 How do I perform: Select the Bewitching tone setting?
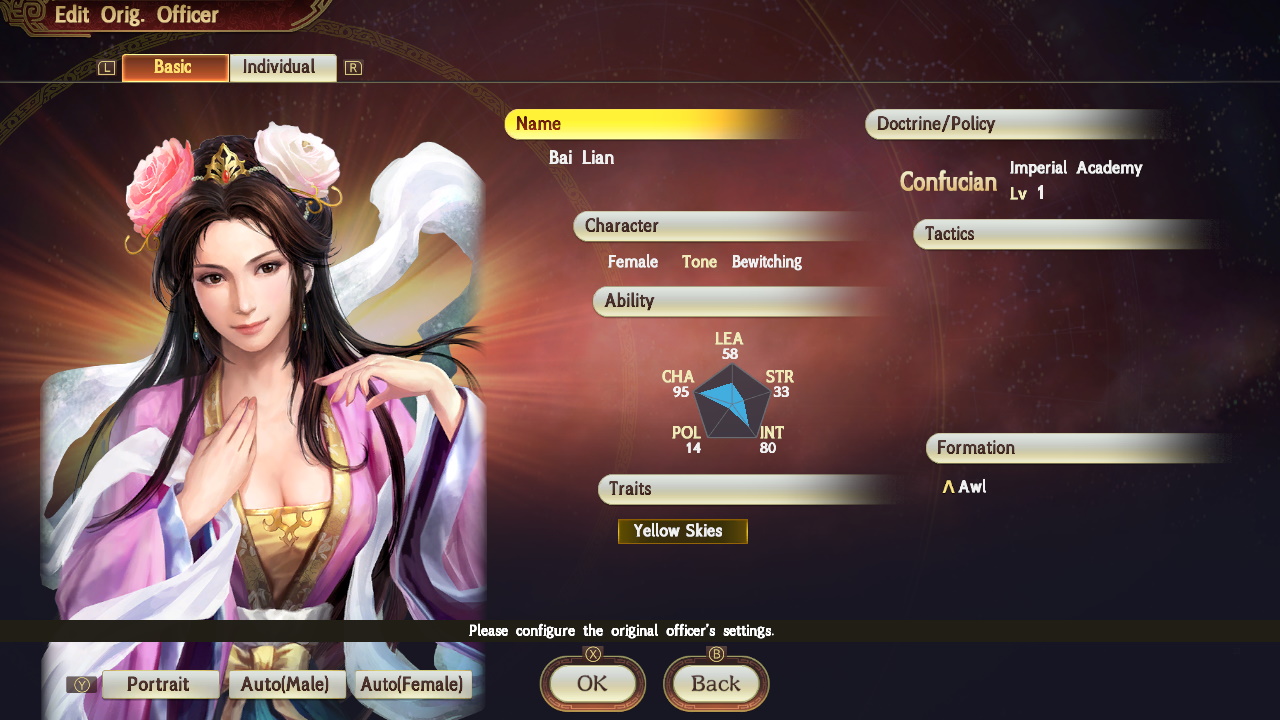(x=767, y=261)
